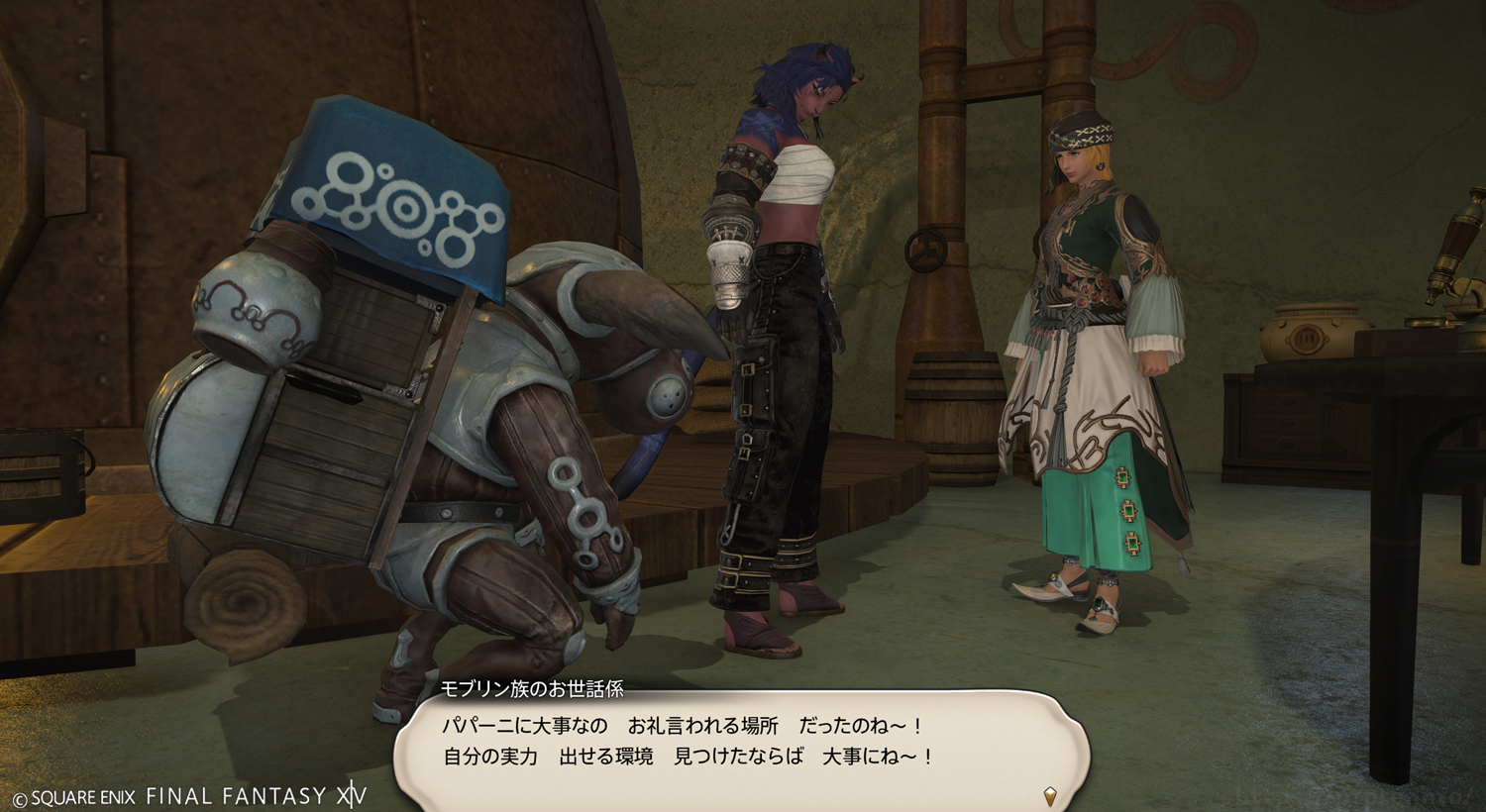Screen dimensions: 1486x812
Task: Advance the Mobrin caretaker's dialogue box
Action: click(741, 743)
